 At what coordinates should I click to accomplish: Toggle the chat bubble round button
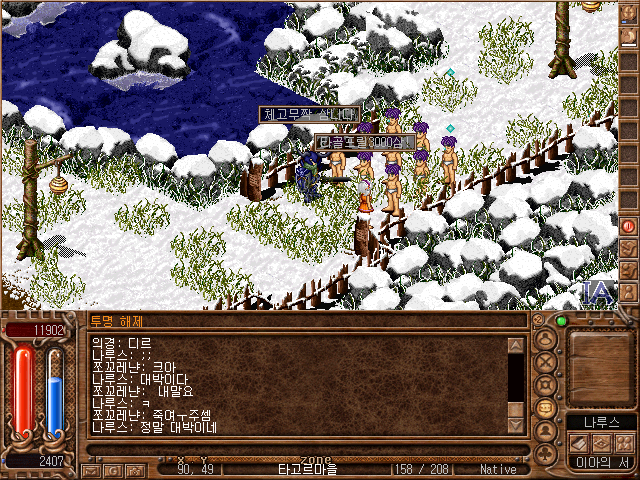pyautogui.click(x=546, y=409)
